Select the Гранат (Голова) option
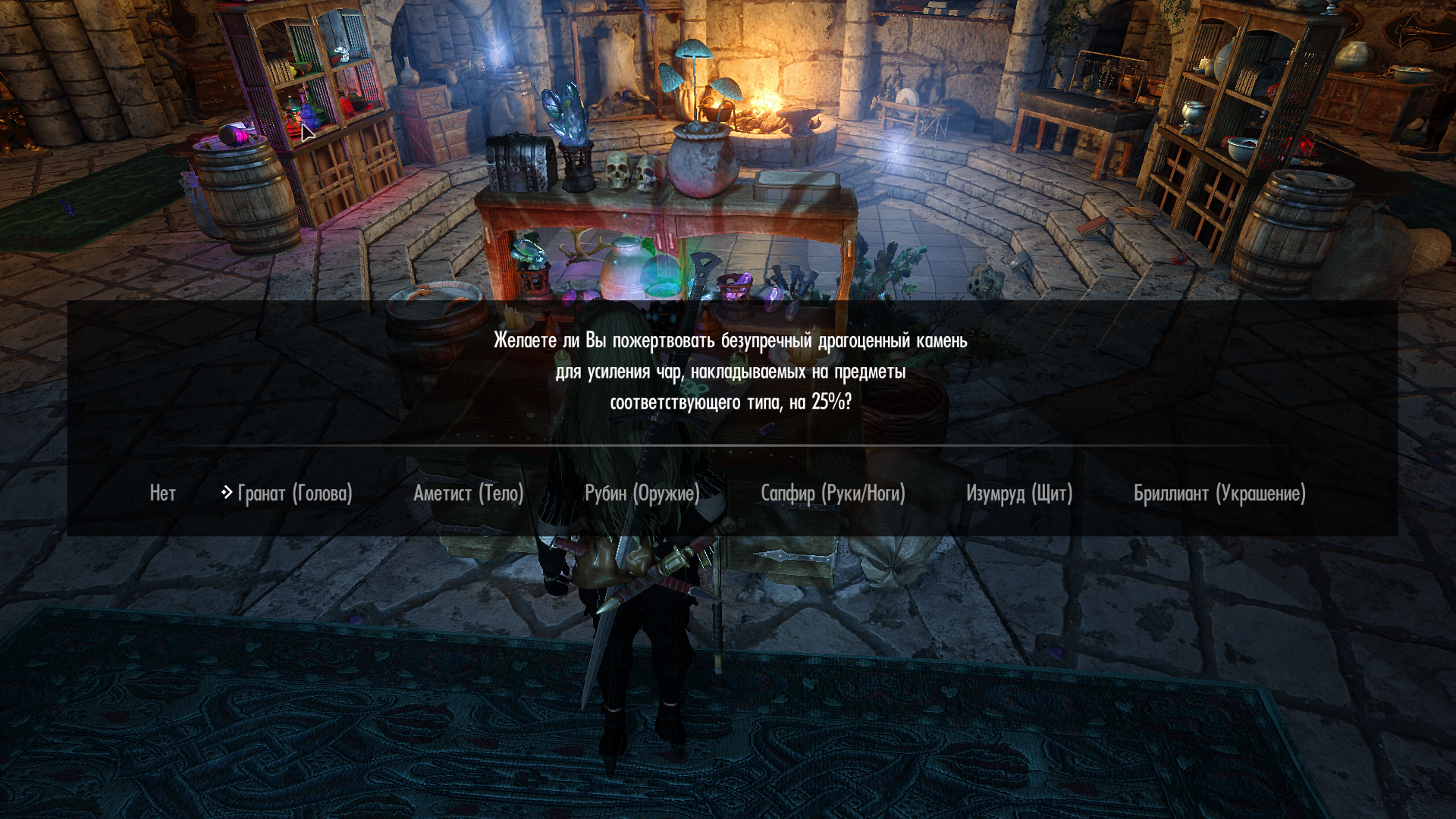Image resolution: width=1456 pixels, height=819 pixels. coord(294,494)
